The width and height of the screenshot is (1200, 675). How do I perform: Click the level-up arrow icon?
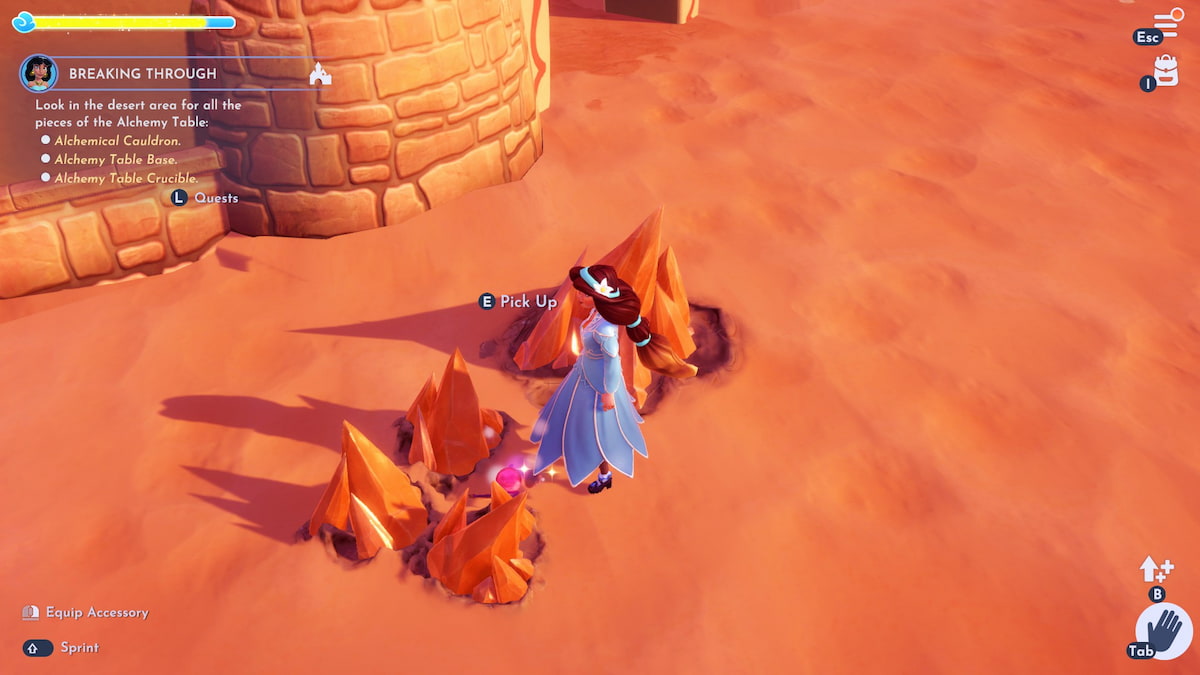(1156, 570)
